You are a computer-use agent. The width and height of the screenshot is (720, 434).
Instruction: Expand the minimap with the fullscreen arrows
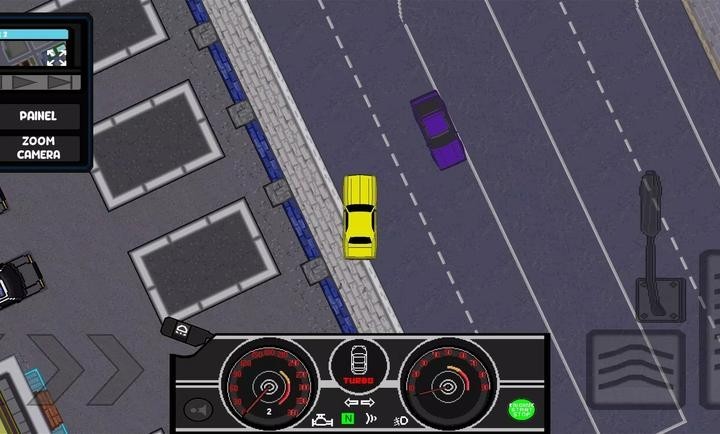tap(56, 57)
